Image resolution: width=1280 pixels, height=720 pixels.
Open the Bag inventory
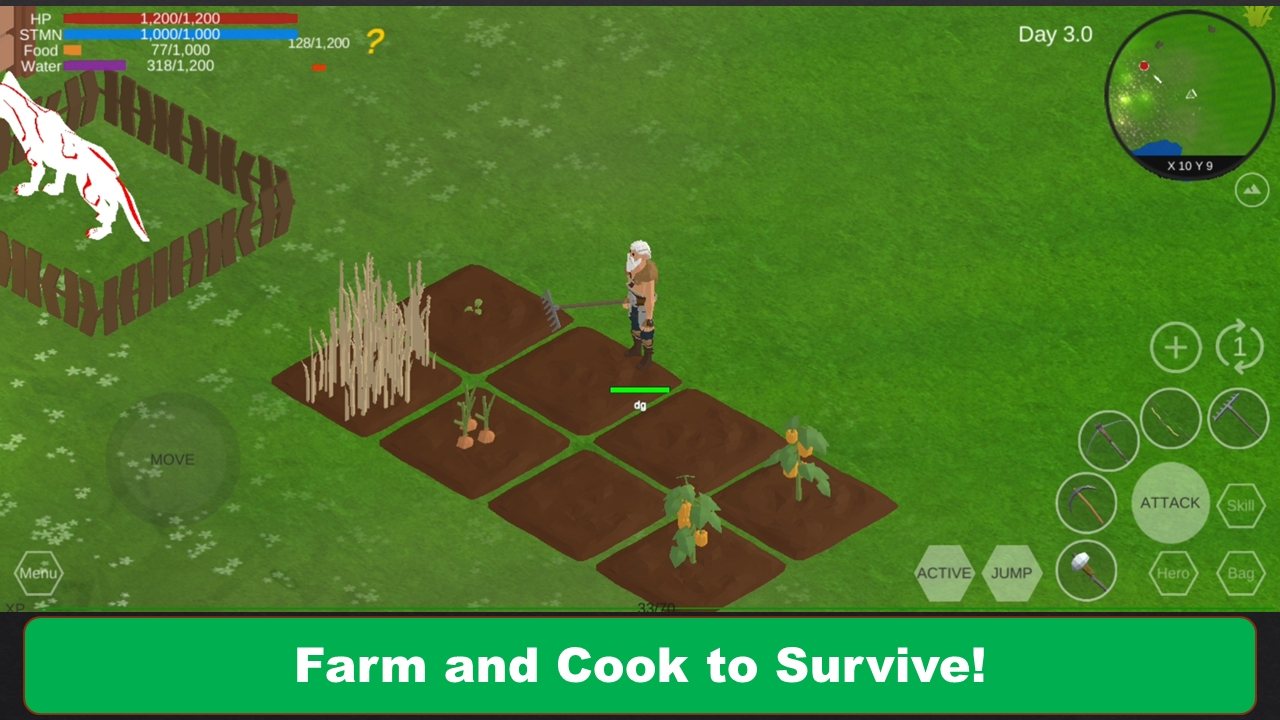pyautogui.click(x=1240, y=573)
